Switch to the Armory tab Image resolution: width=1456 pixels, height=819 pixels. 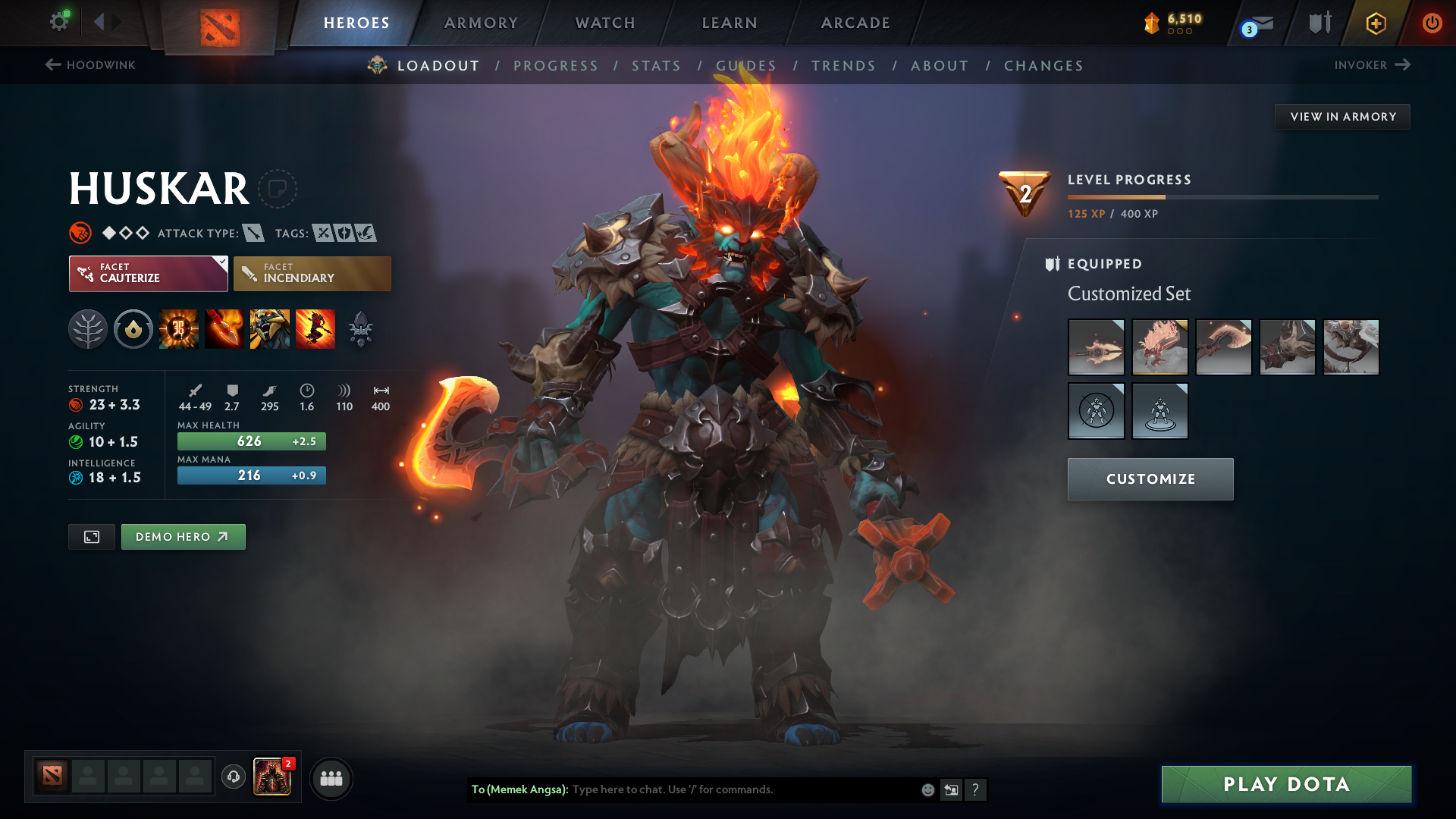click(481, 23)
